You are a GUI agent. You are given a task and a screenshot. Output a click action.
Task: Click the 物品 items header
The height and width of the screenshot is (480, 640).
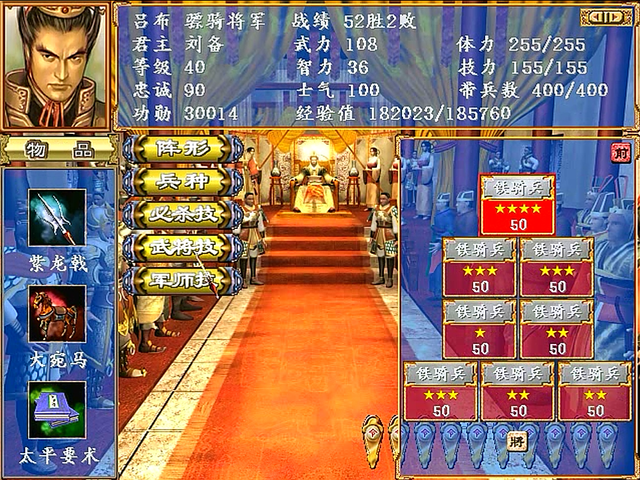56,150
